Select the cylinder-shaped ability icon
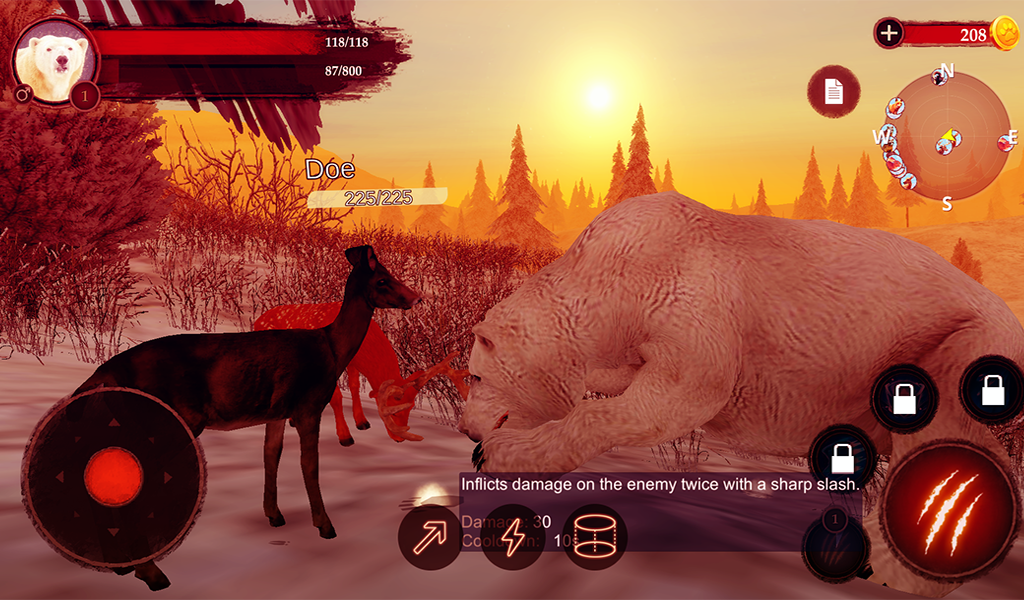1024x600 pixels. point(594,537)
